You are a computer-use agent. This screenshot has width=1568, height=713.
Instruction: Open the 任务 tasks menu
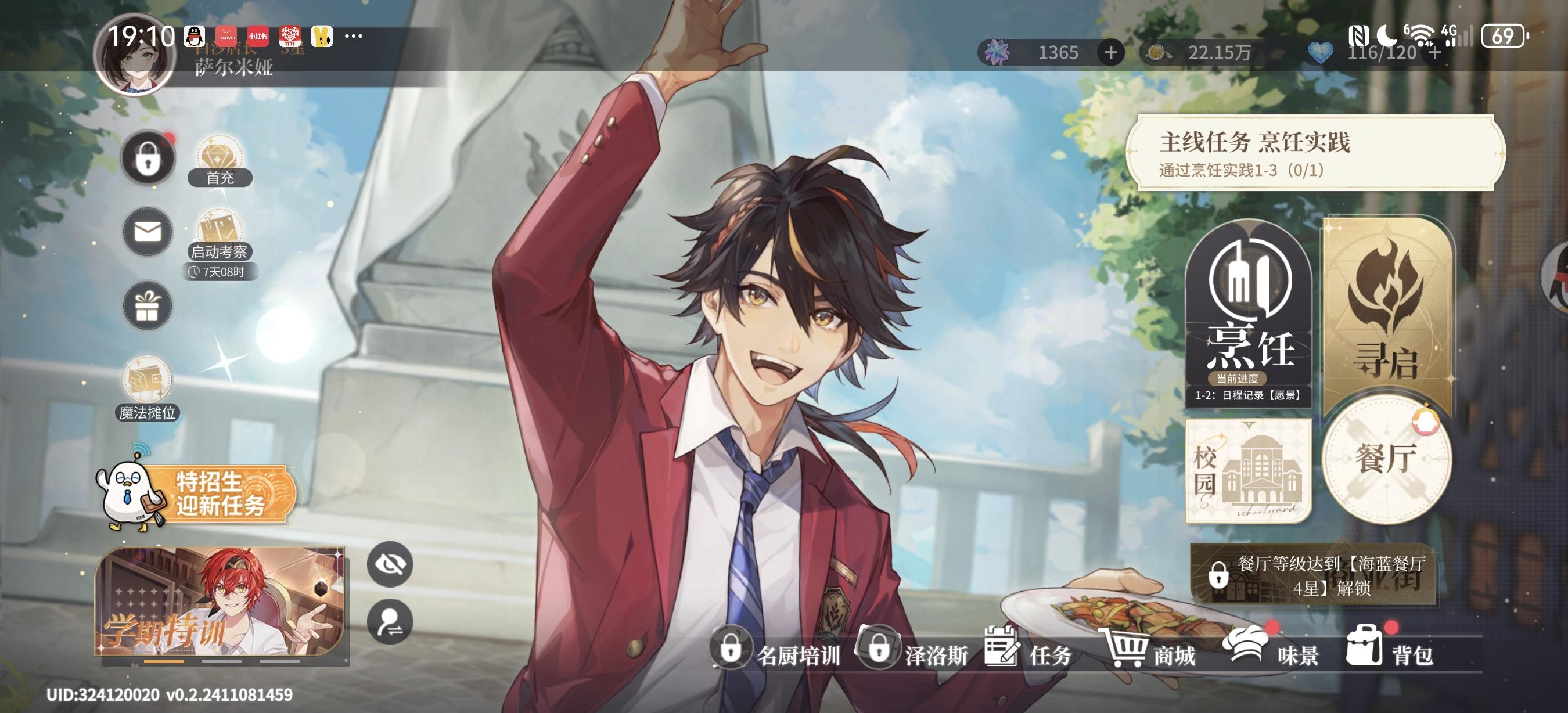(1028, 651)
